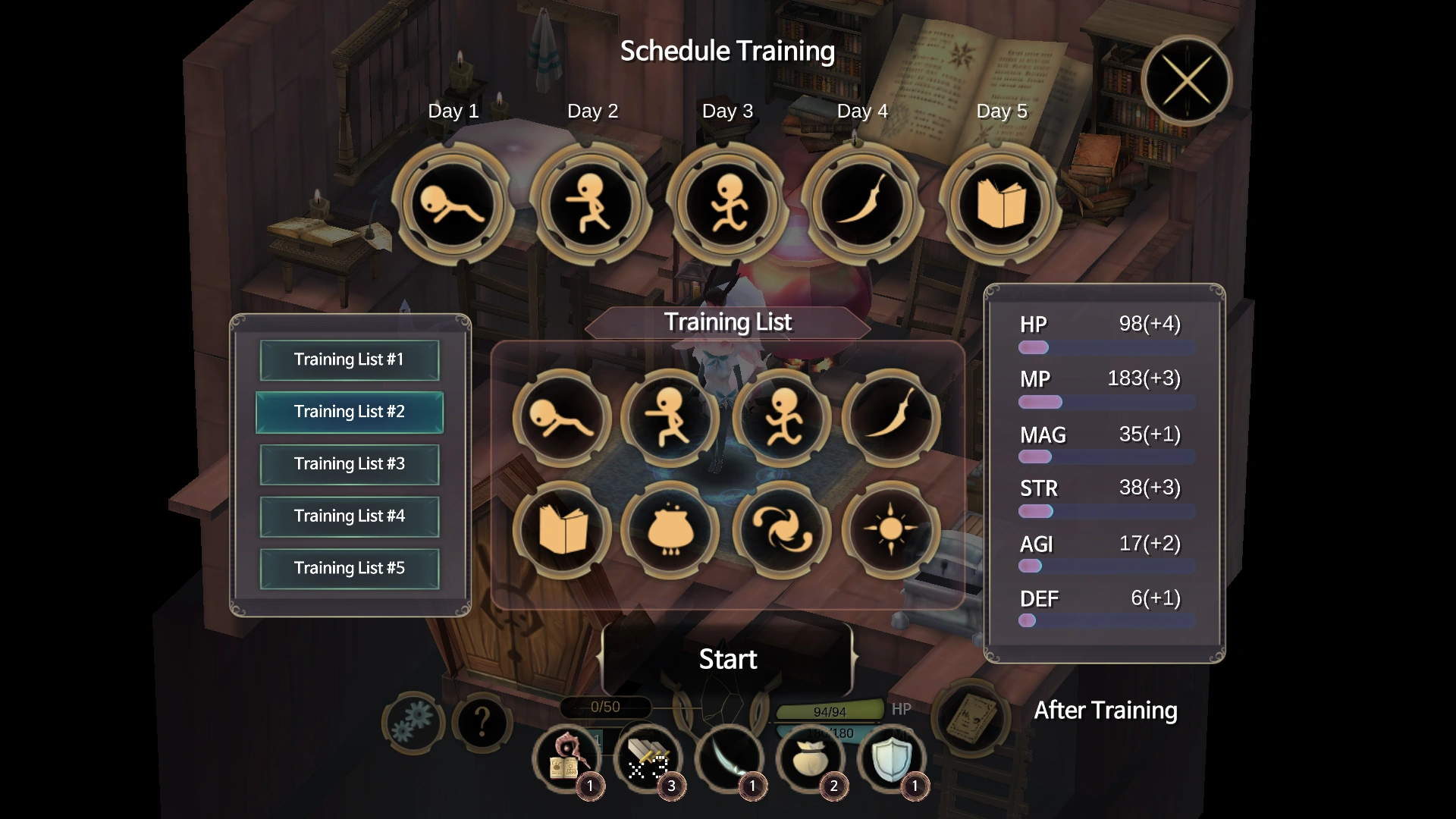
Task: Switch to Training List #3
Action: [x=350, y=464]
